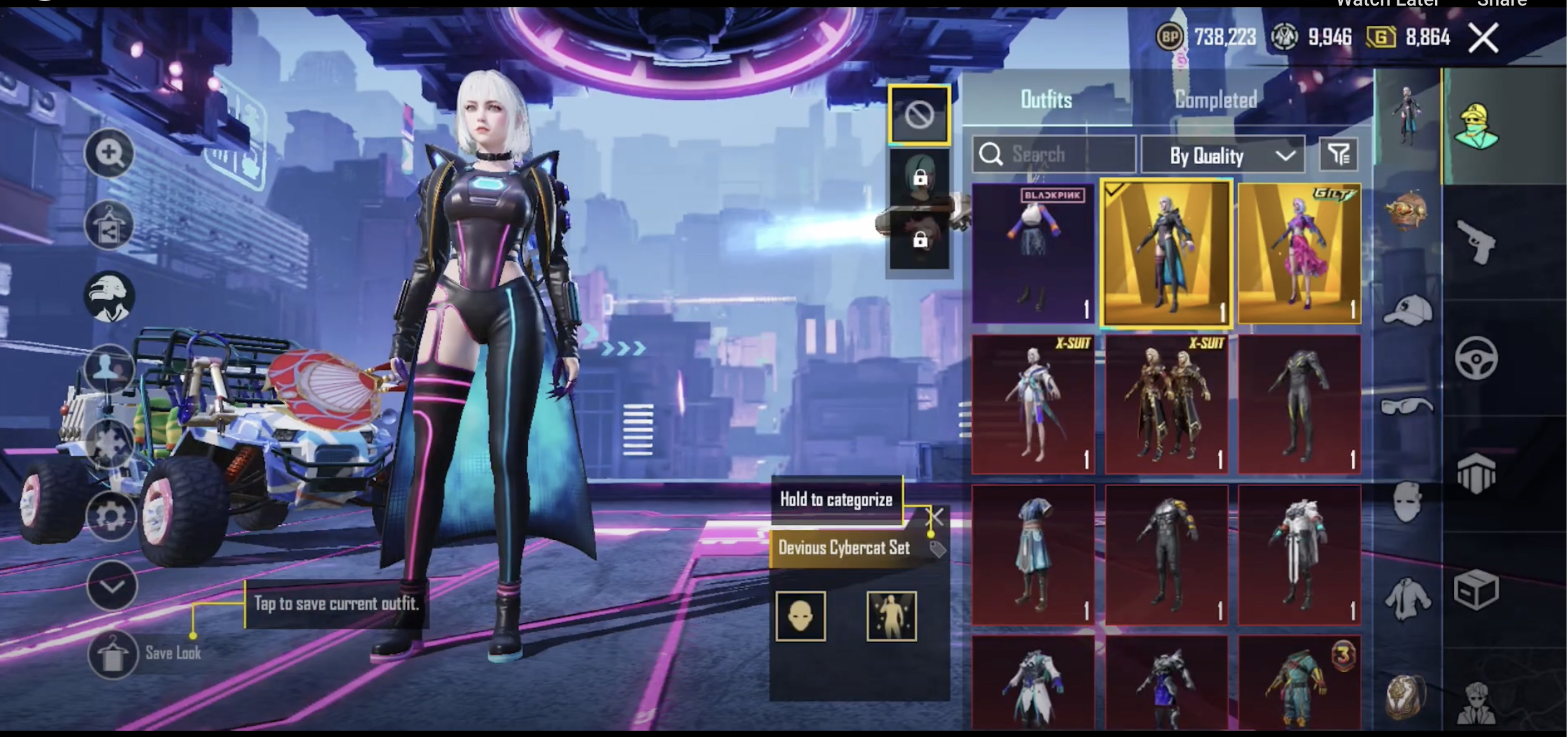
Task: Show the cap headgear category
Action: pos(1407,310)
